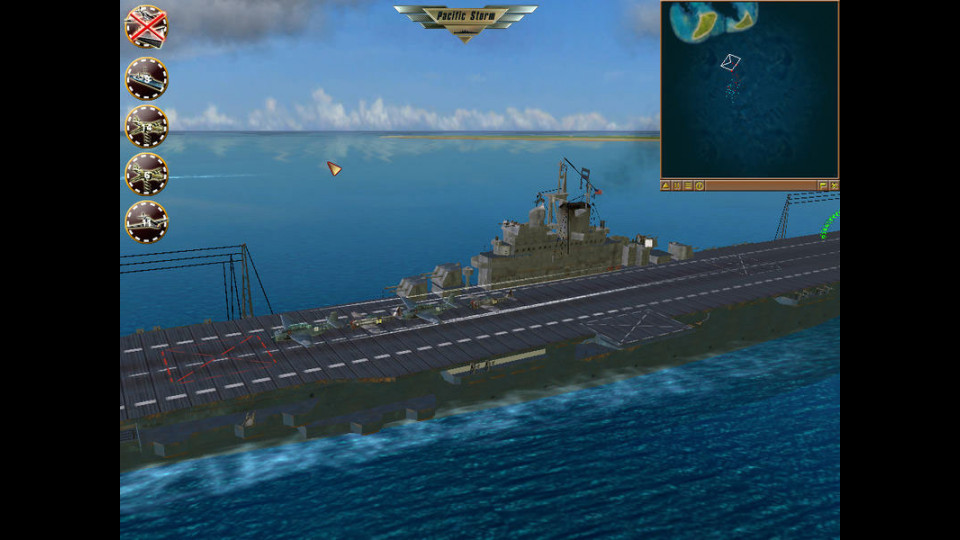Select the battleship group icon
Screen dimensions: 960x540
click(x=146, y=78)
